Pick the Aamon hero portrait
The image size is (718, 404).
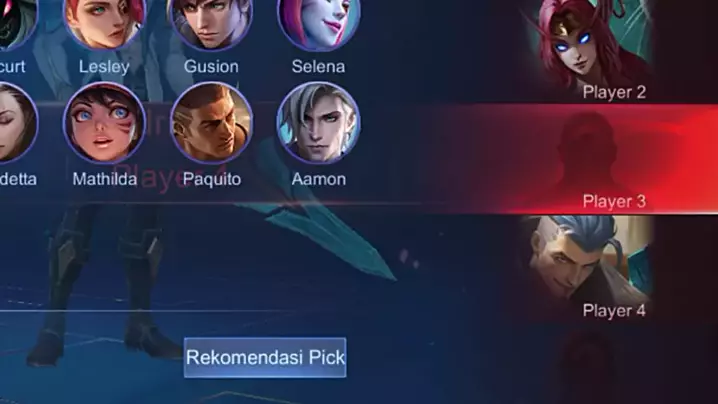pos(318,123)
